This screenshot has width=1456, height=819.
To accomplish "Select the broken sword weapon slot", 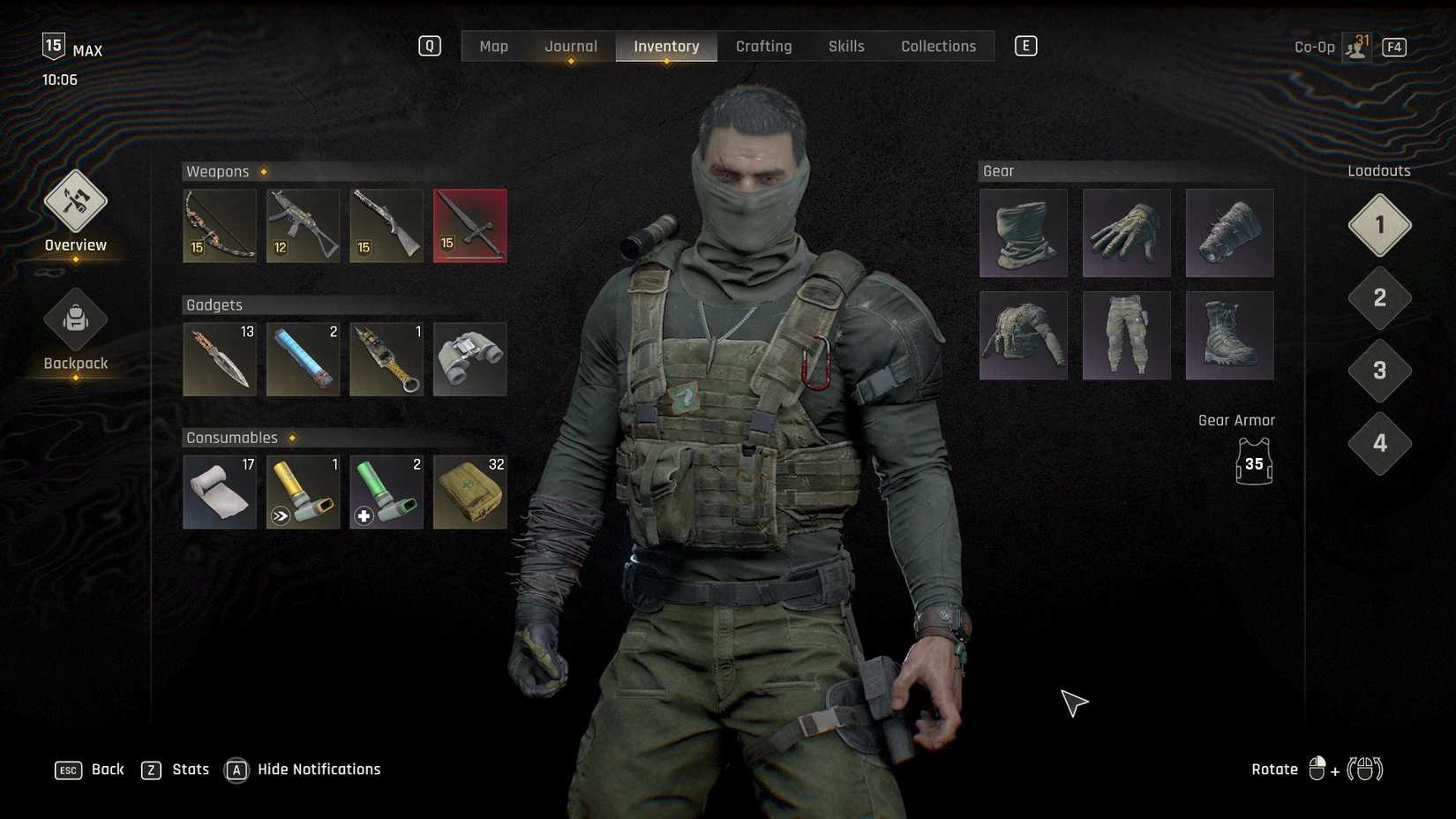I will pyautogui.click(x=469, y=225).
